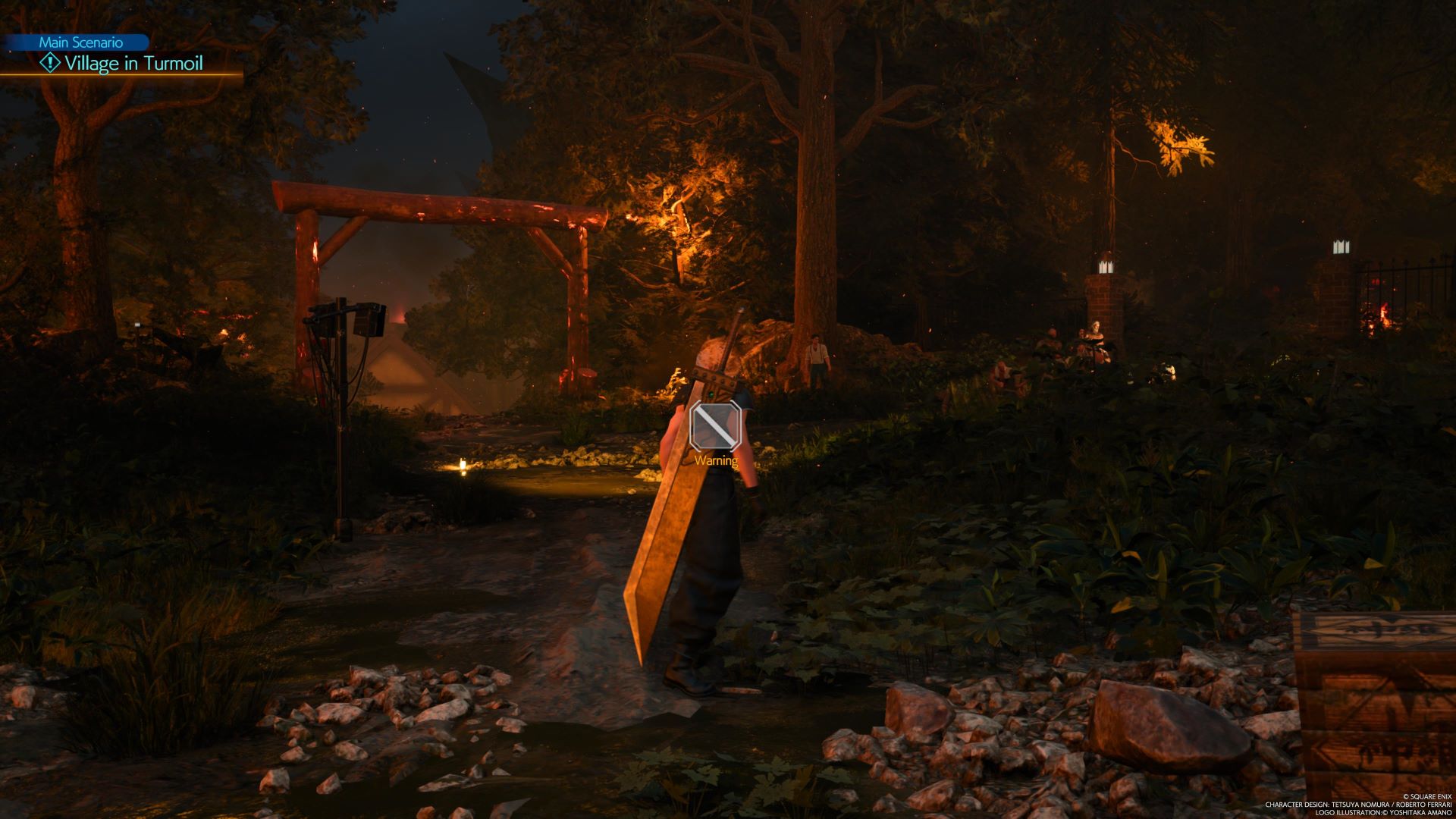Screen dimensions: 1456x819
Task: Click the Warning prohibited-action icon
Action: (714, 426)
